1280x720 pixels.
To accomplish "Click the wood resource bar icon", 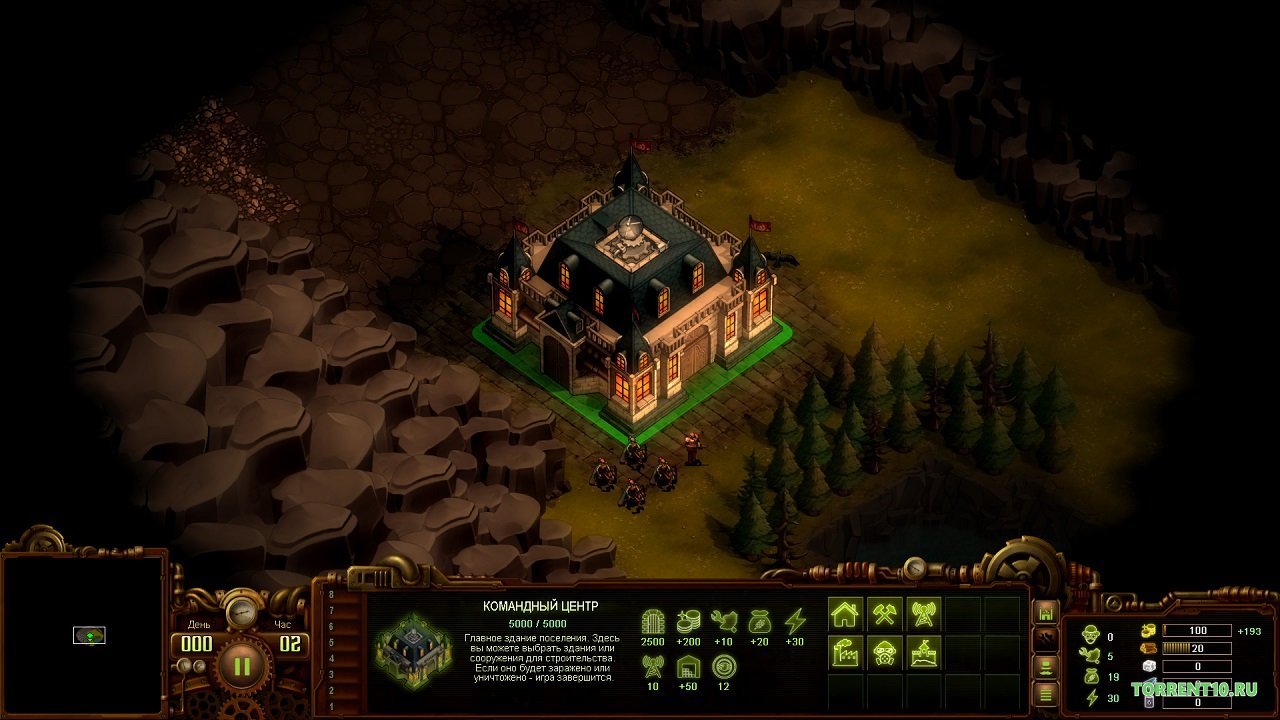I will [1151, 649].
